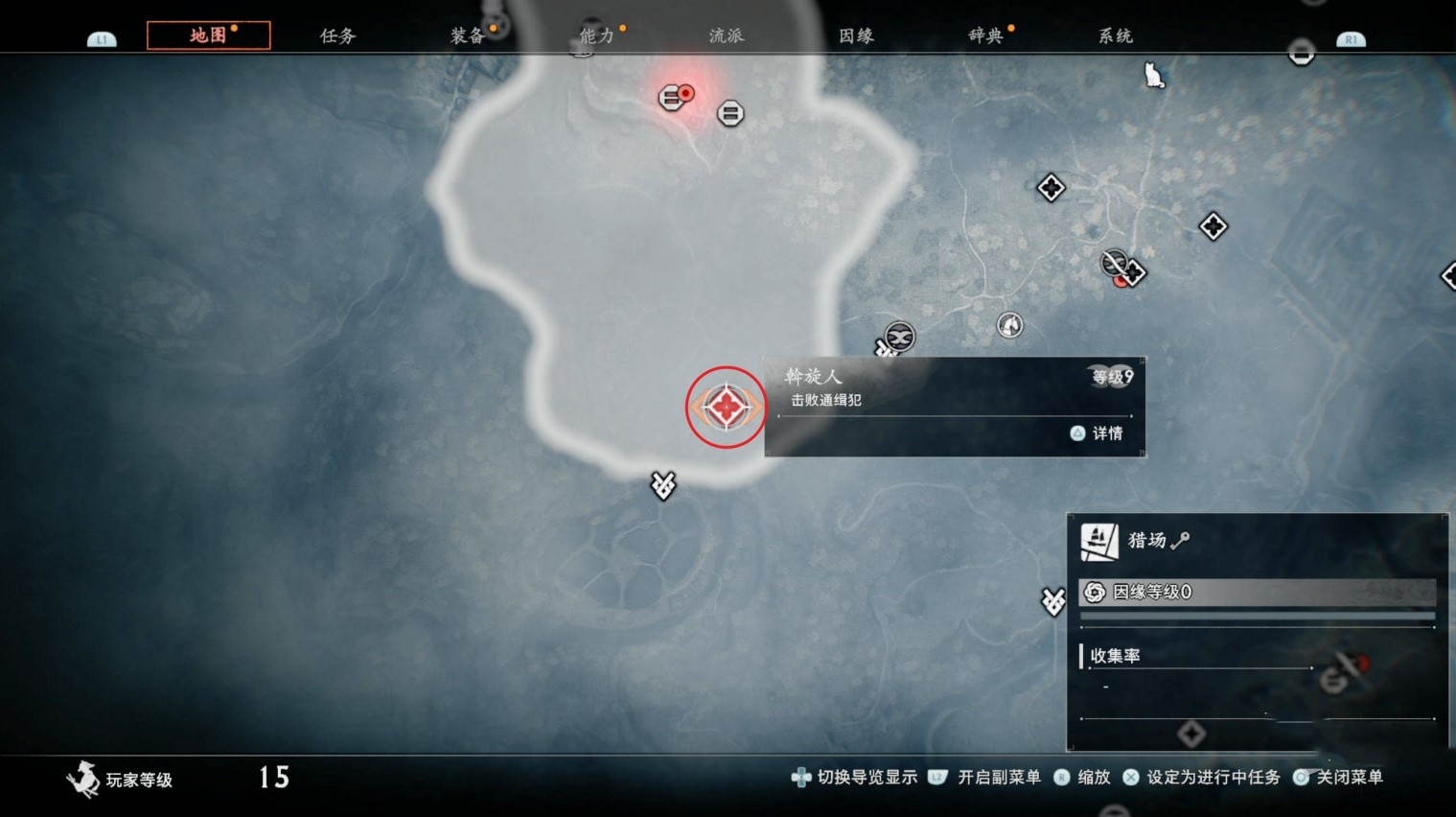Open the 流派 styles tab
The width and height of the screenshot is (1456, 817).
coord(726,35)
